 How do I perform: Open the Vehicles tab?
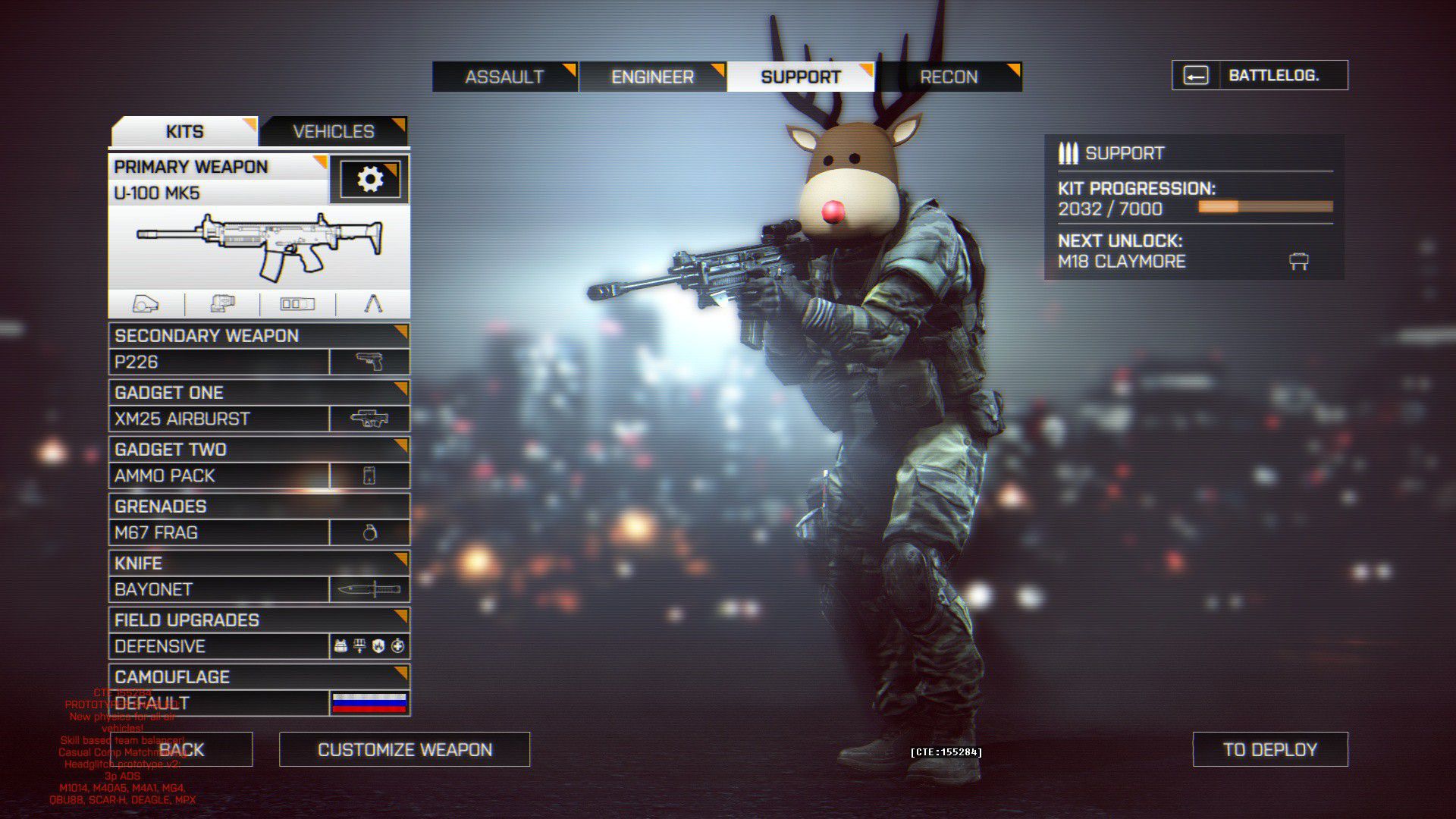[x=334, y=131]
